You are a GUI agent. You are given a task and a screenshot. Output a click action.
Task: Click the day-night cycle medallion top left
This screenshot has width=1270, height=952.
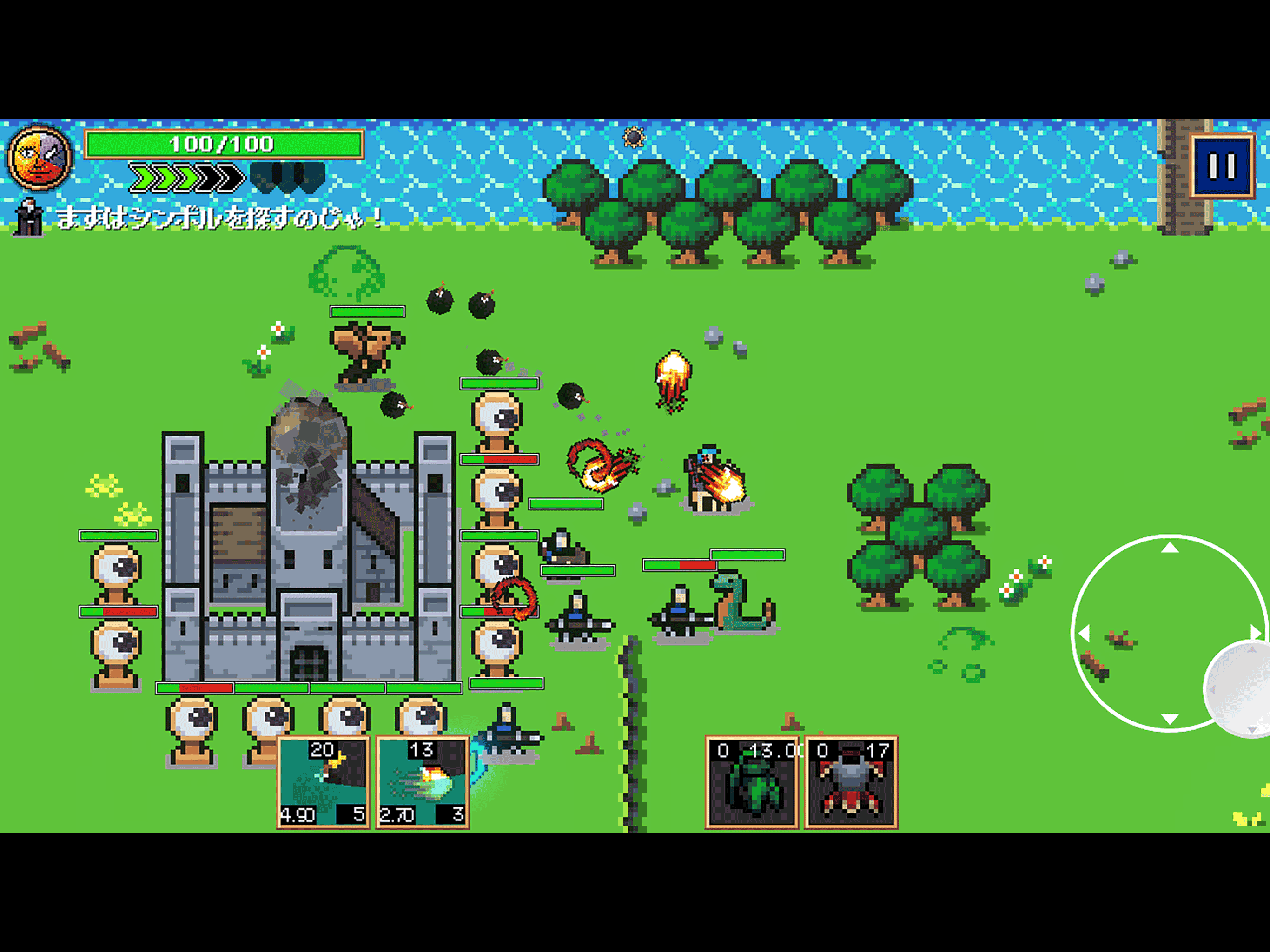click(39, 157)
